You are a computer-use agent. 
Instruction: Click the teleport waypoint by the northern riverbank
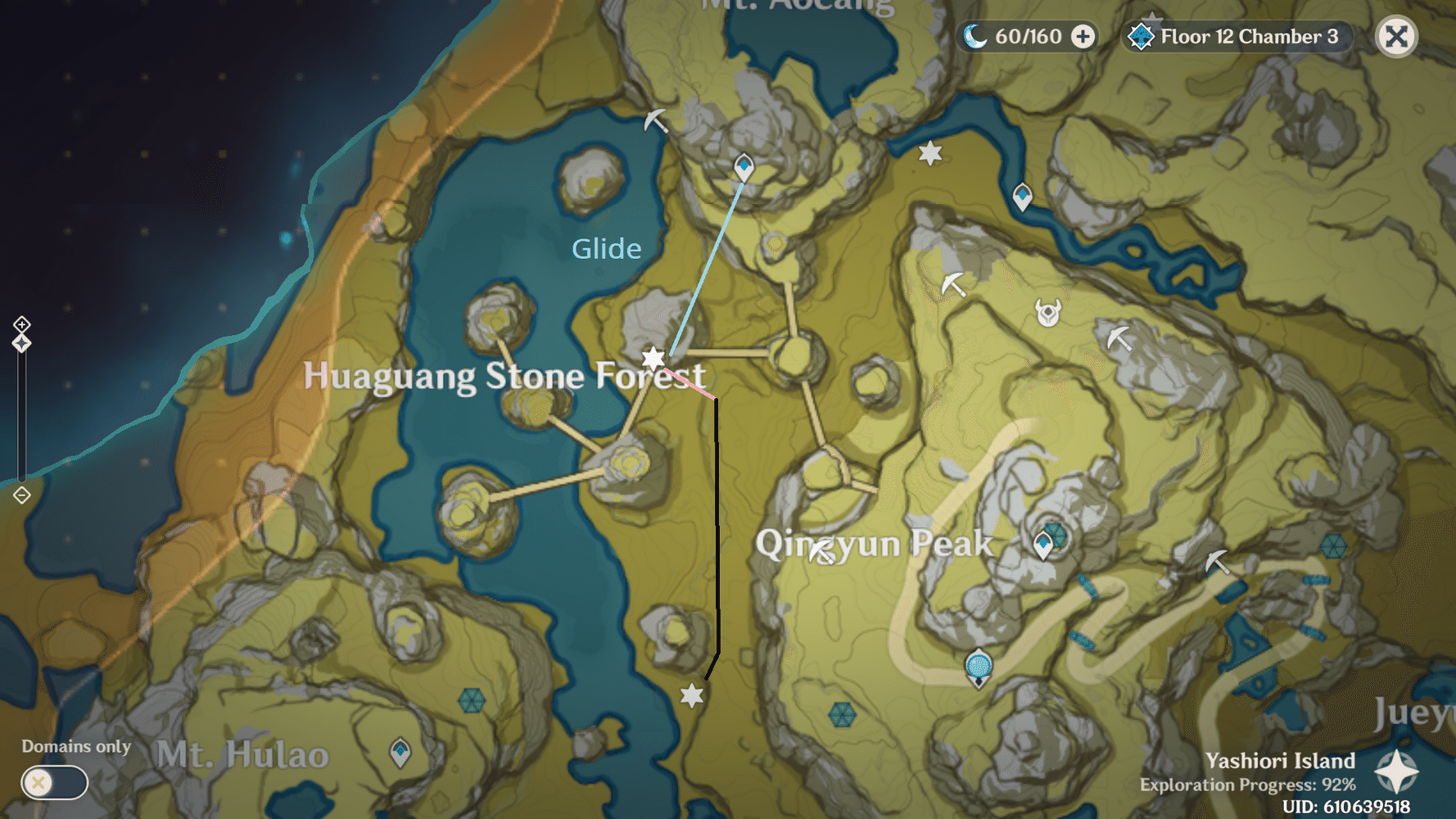pos(1022,195)
